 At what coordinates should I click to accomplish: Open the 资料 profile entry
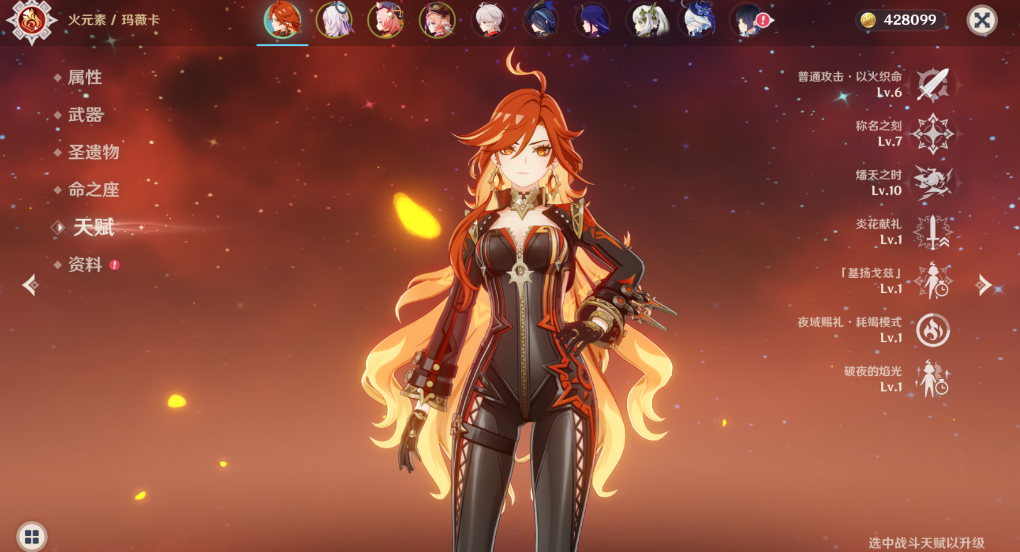(85, 265)
